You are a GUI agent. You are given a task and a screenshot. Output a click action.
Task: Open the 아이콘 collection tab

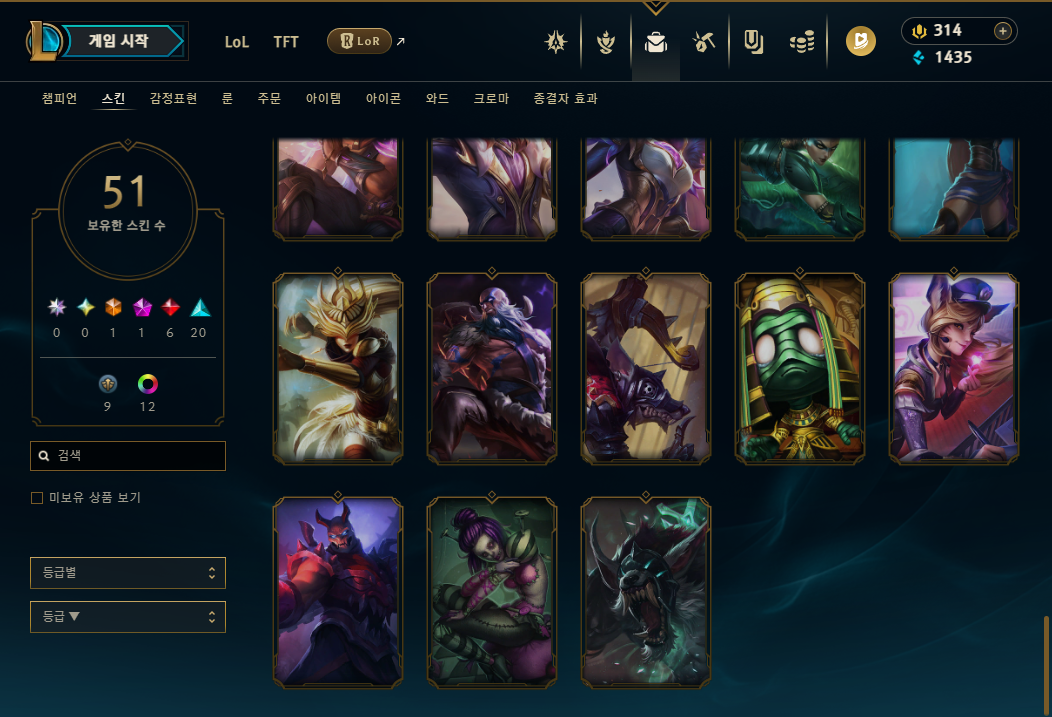pyautogui.click(x=383, y=99)
